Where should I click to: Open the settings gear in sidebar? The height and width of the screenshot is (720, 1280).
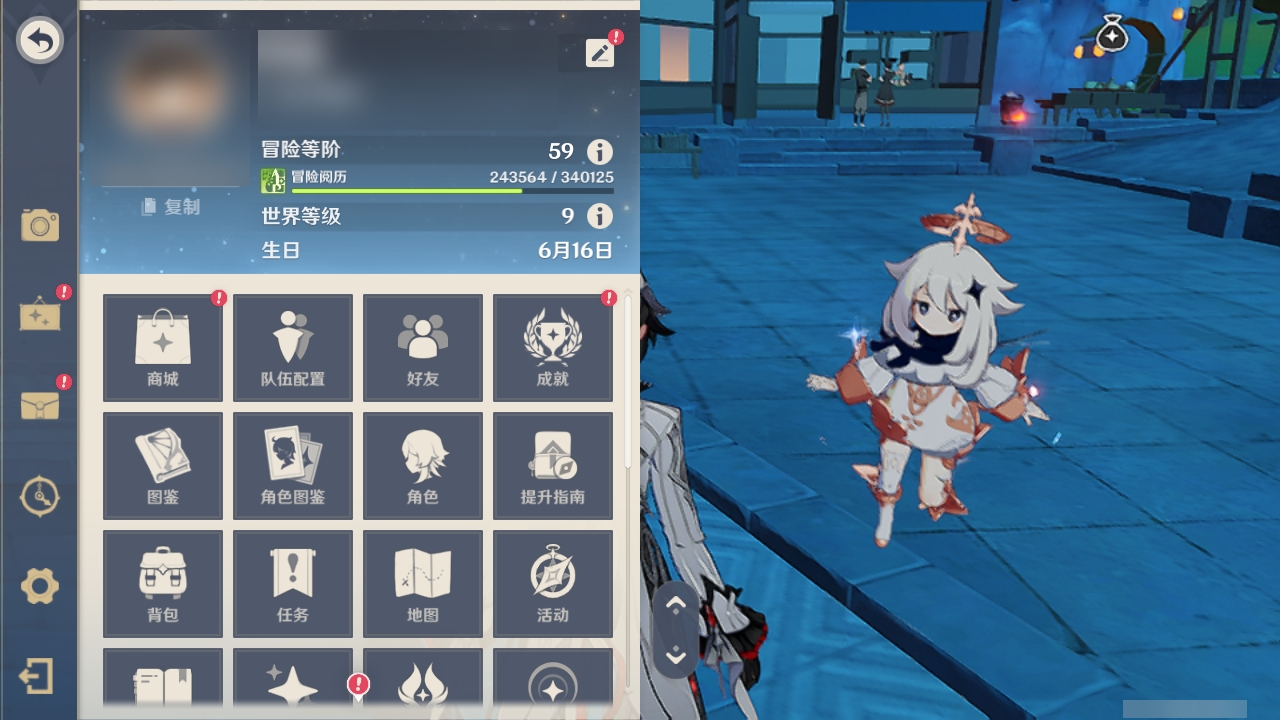pos(39,587)
